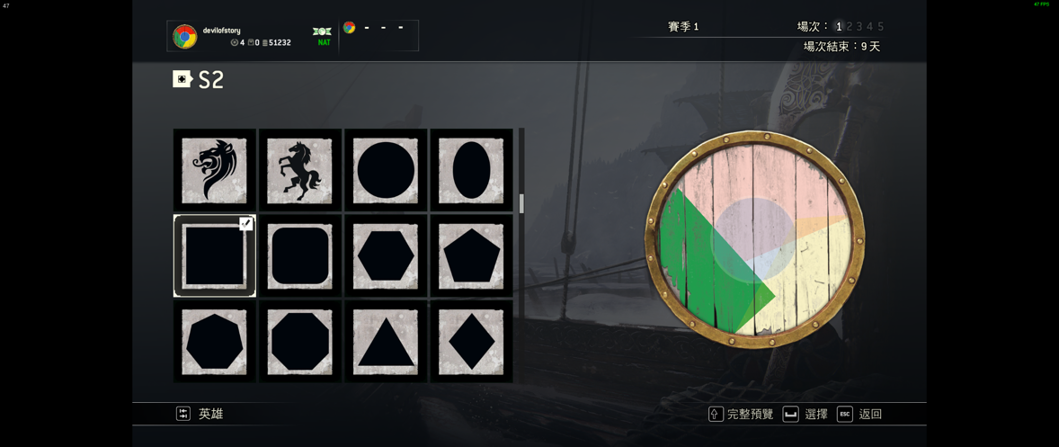The height and width of the screenshot is (447, 1059).
Task: Select the rounded square emblem shape
Action: tap(300, 256)
